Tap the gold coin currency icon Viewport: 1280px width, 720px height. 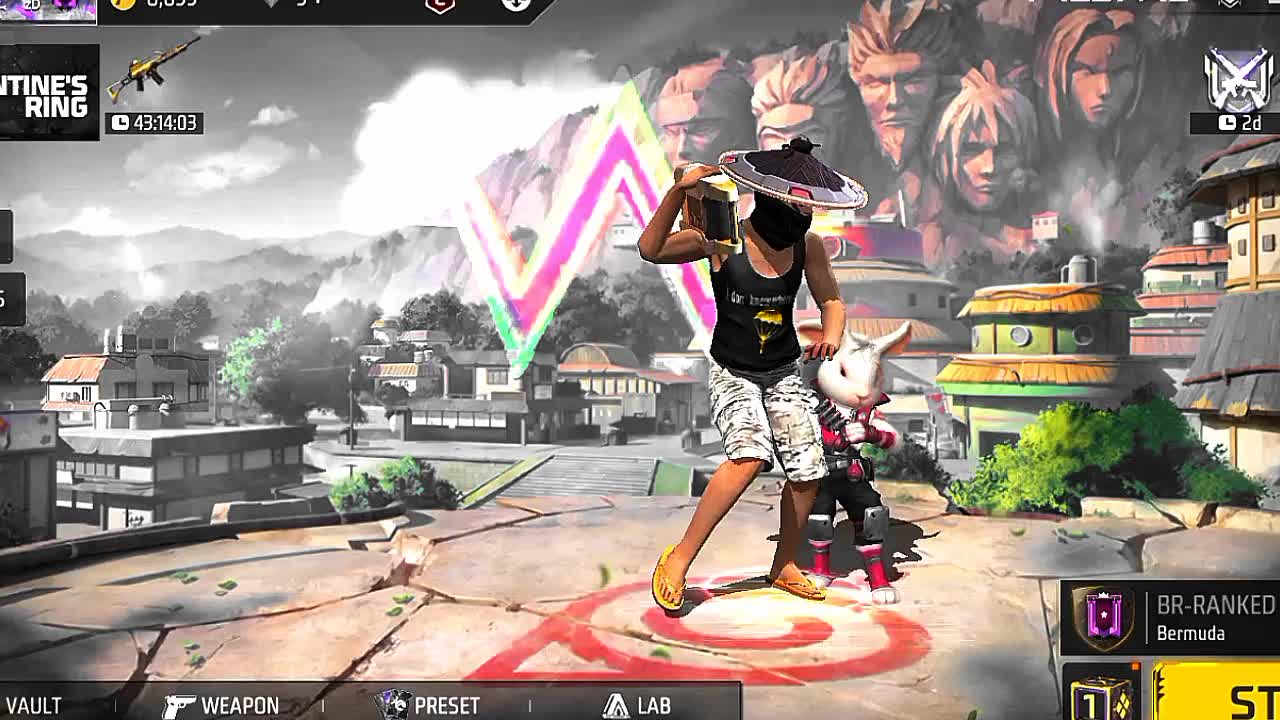(x=123, y=4)
